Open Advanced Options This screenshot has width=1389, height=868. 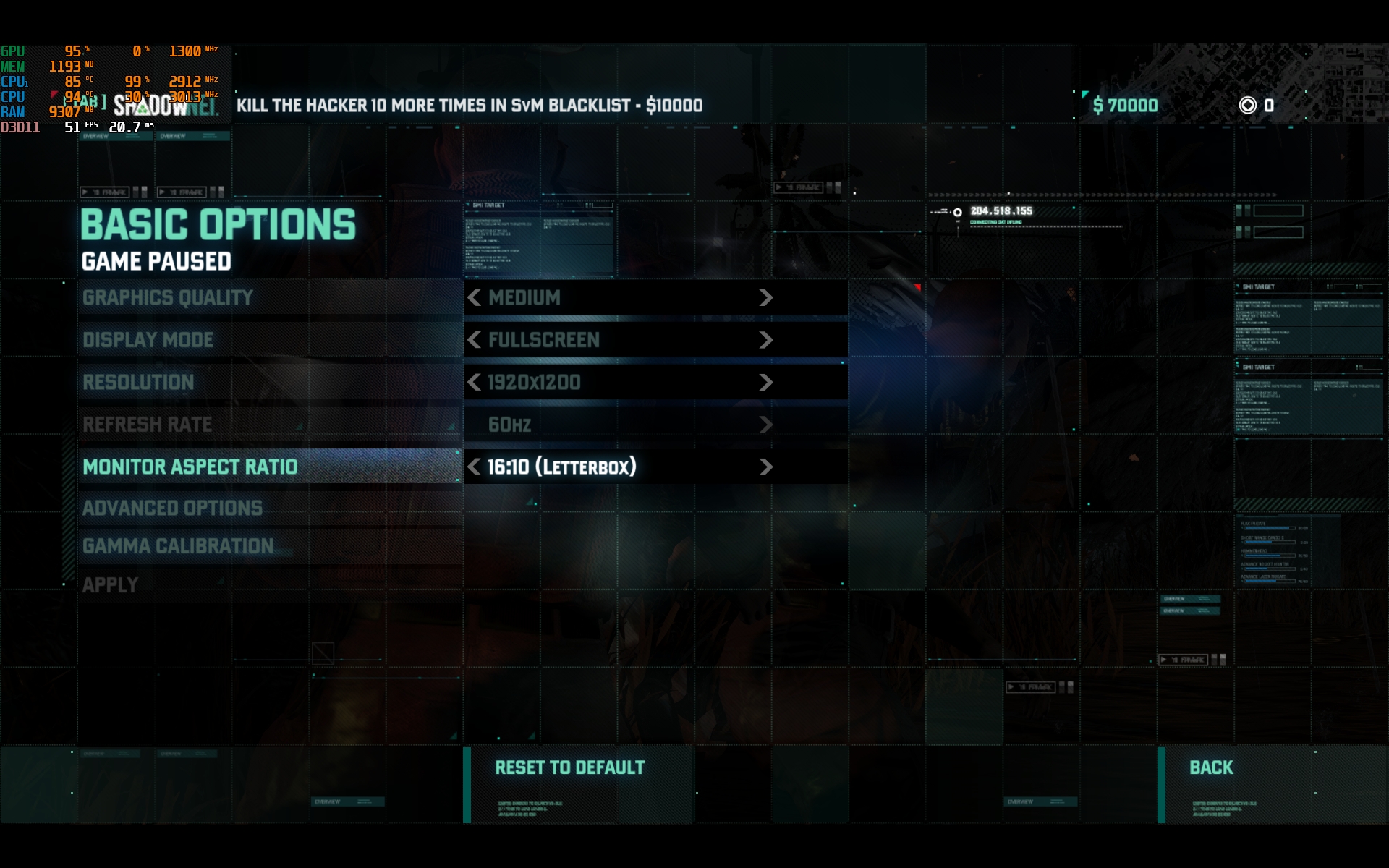coord(172,508)
